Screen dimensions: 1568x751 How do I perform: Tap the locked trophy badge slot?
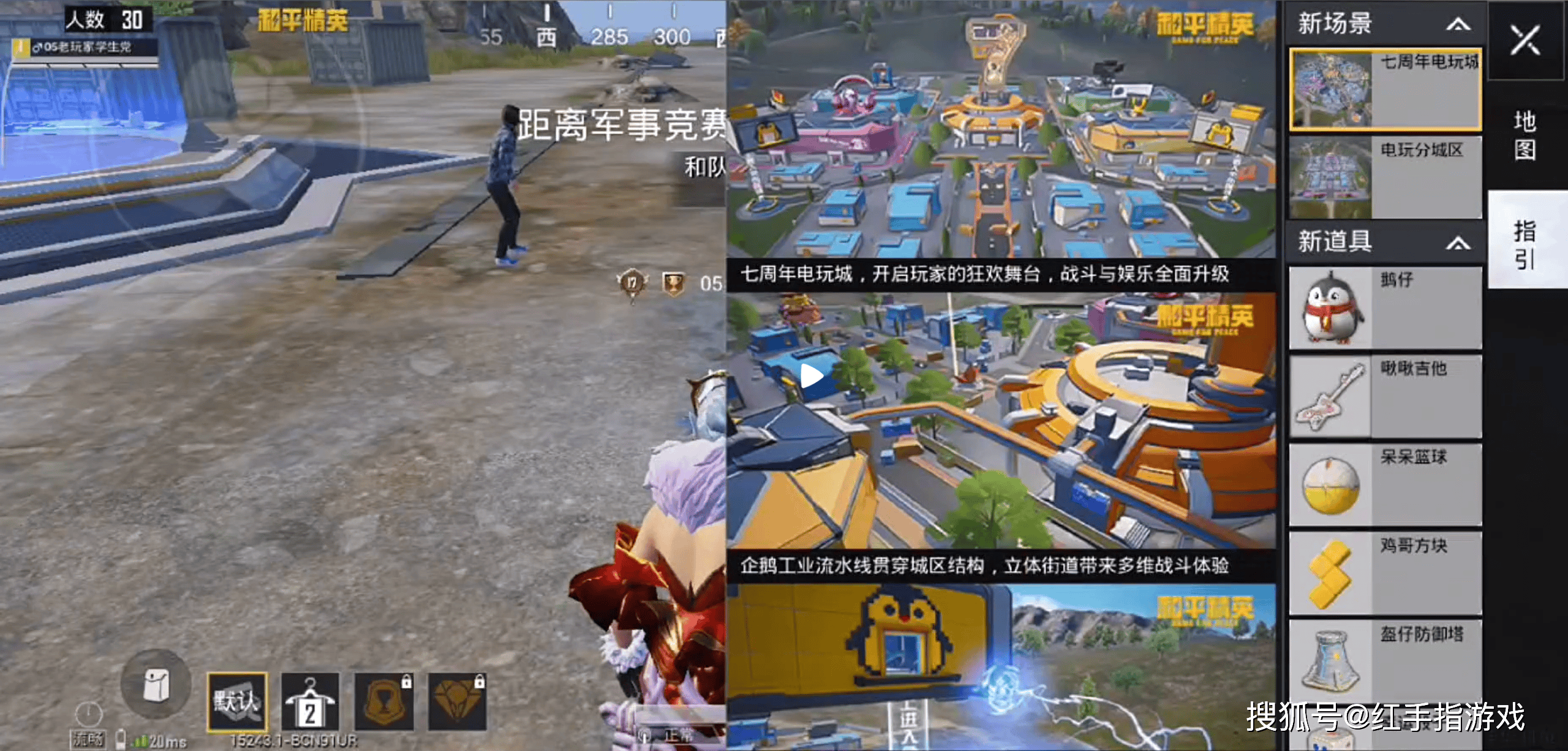point(384,701)
